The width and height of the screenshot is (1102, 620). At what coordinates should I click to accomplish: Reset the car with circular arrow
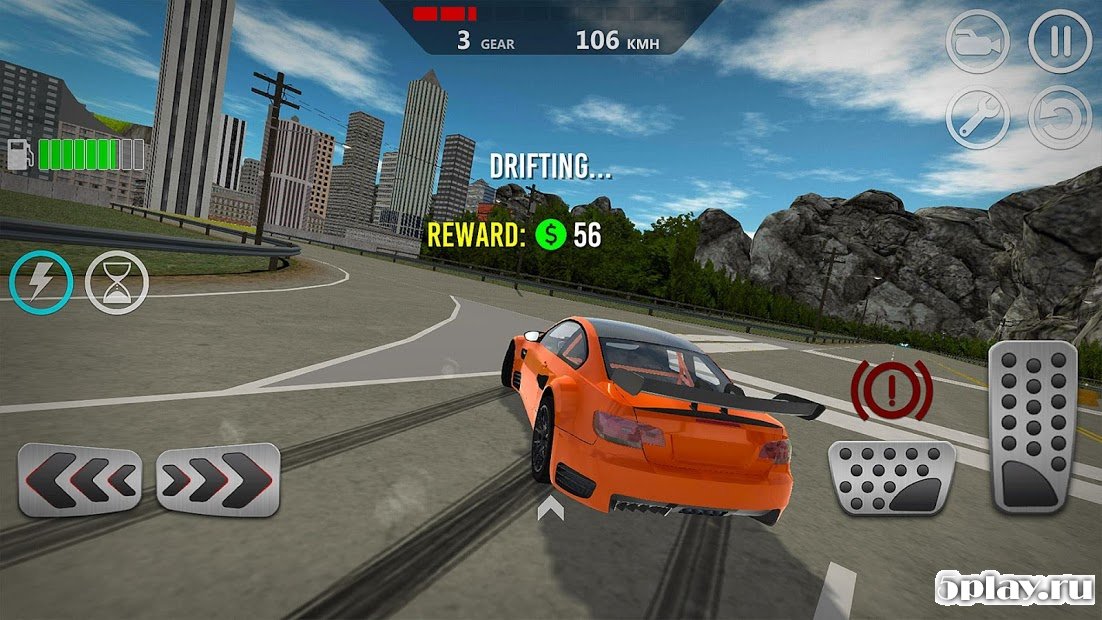[x=1059, y=118]
